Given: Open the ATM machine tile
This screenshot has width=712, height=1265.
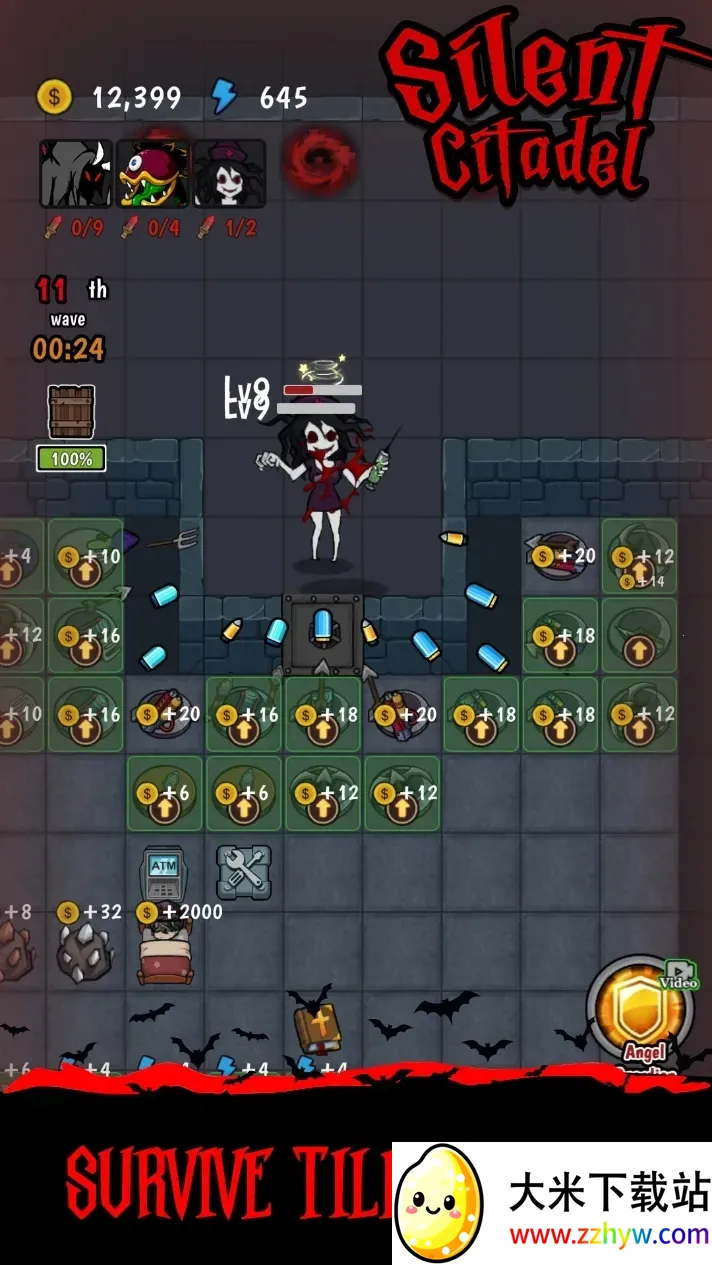Looking at the screenshot, I should pos(164,873).
